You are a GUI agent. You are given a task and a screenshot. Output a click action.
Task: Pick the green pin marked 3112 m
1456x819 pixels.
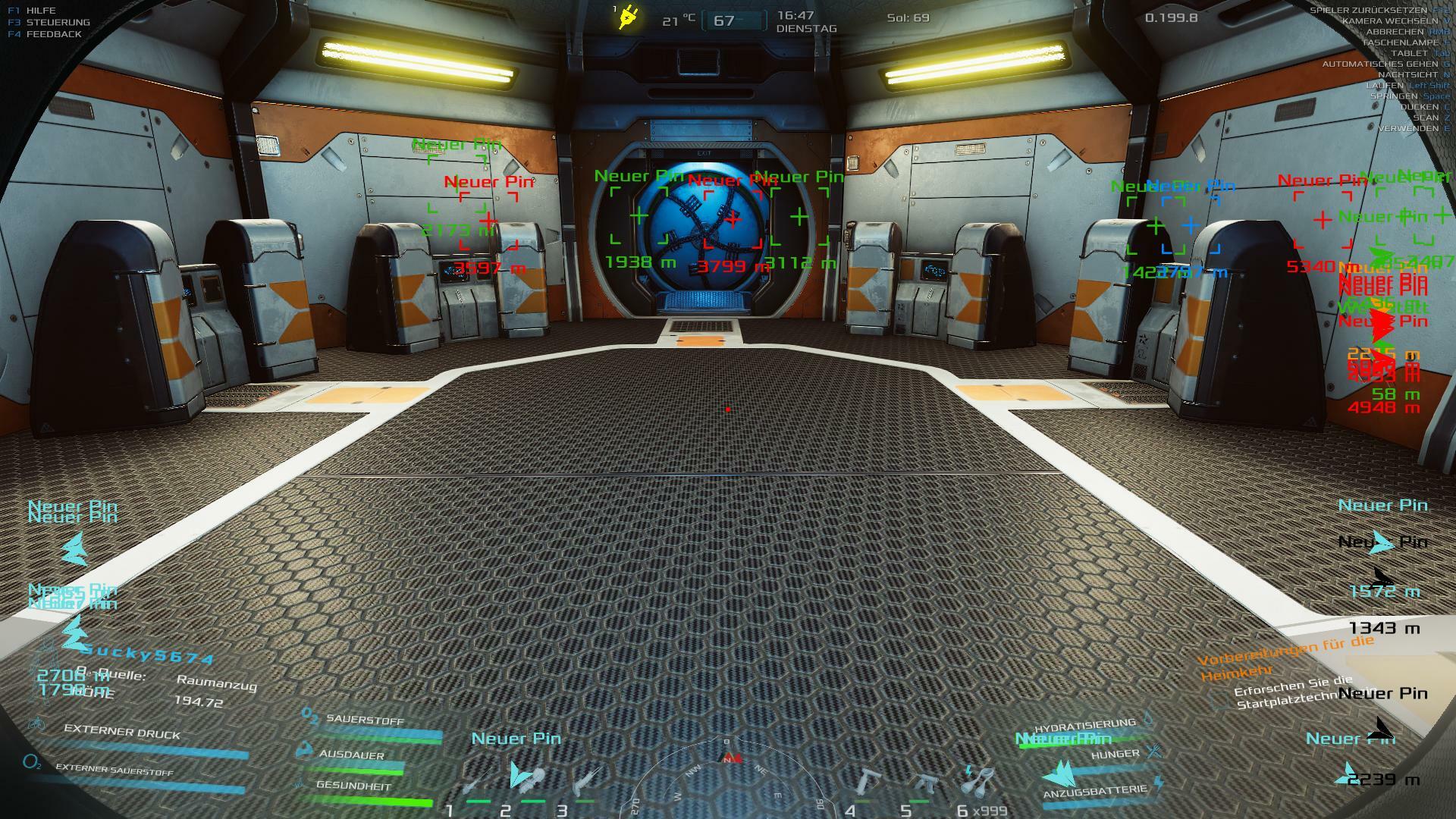pyautogui.click(x=799, y=218)
